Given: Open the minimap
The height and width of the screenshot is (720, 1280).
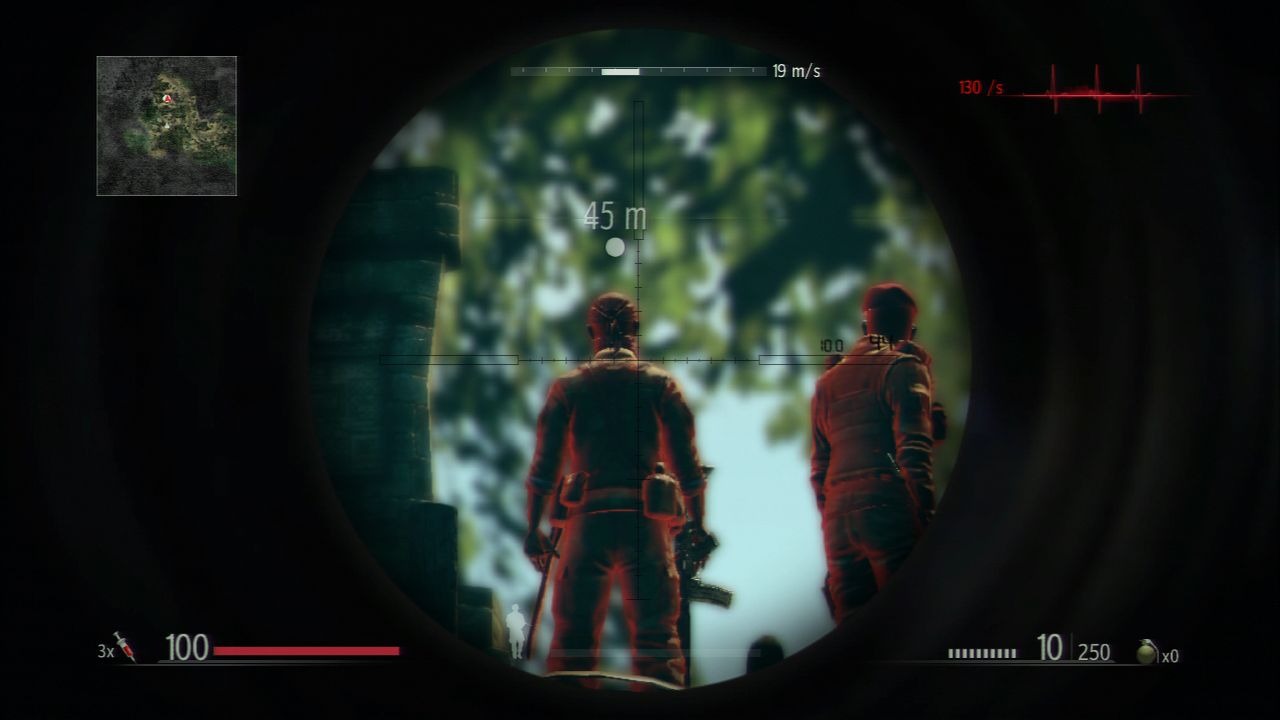Looking at the screenshot, I should (167, 125).
